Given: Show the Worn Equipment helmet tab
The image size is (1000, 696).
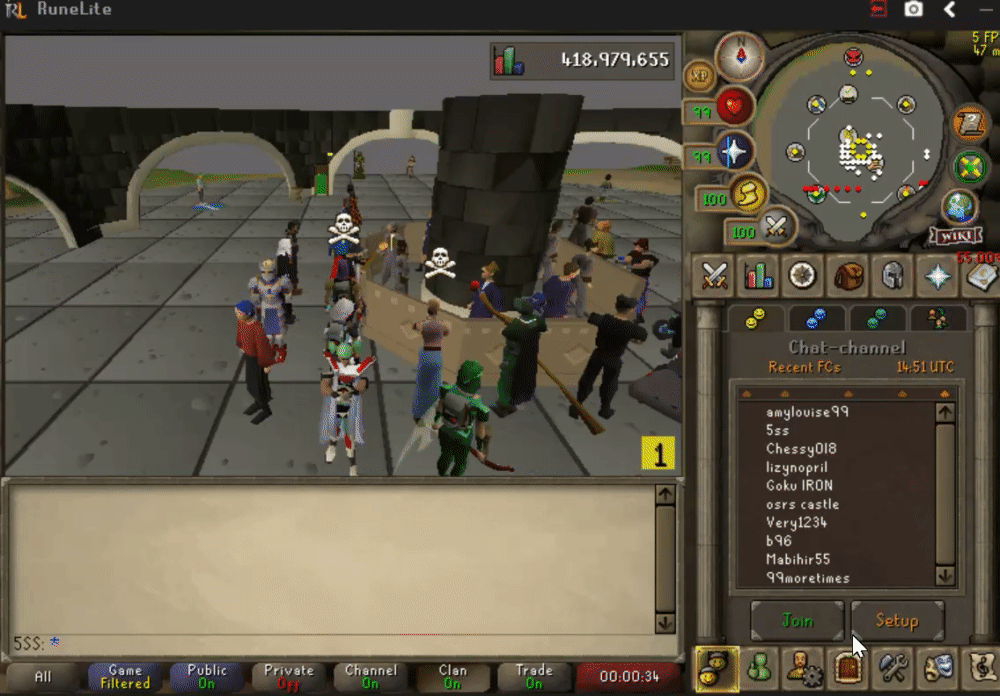Looking at the screenshot, I should [892, 275].
